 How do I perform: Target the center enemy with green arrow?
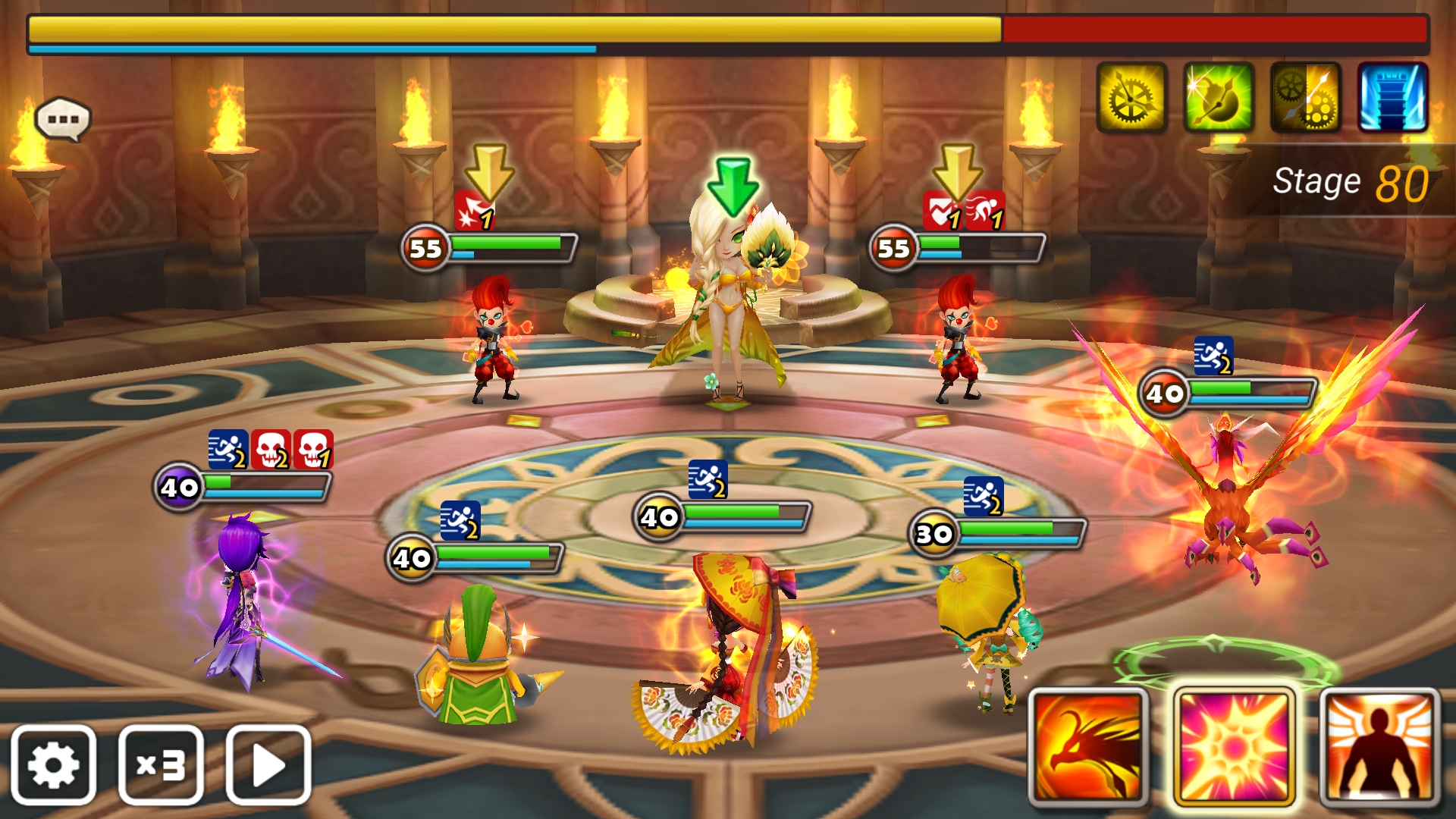pos(730,303)
